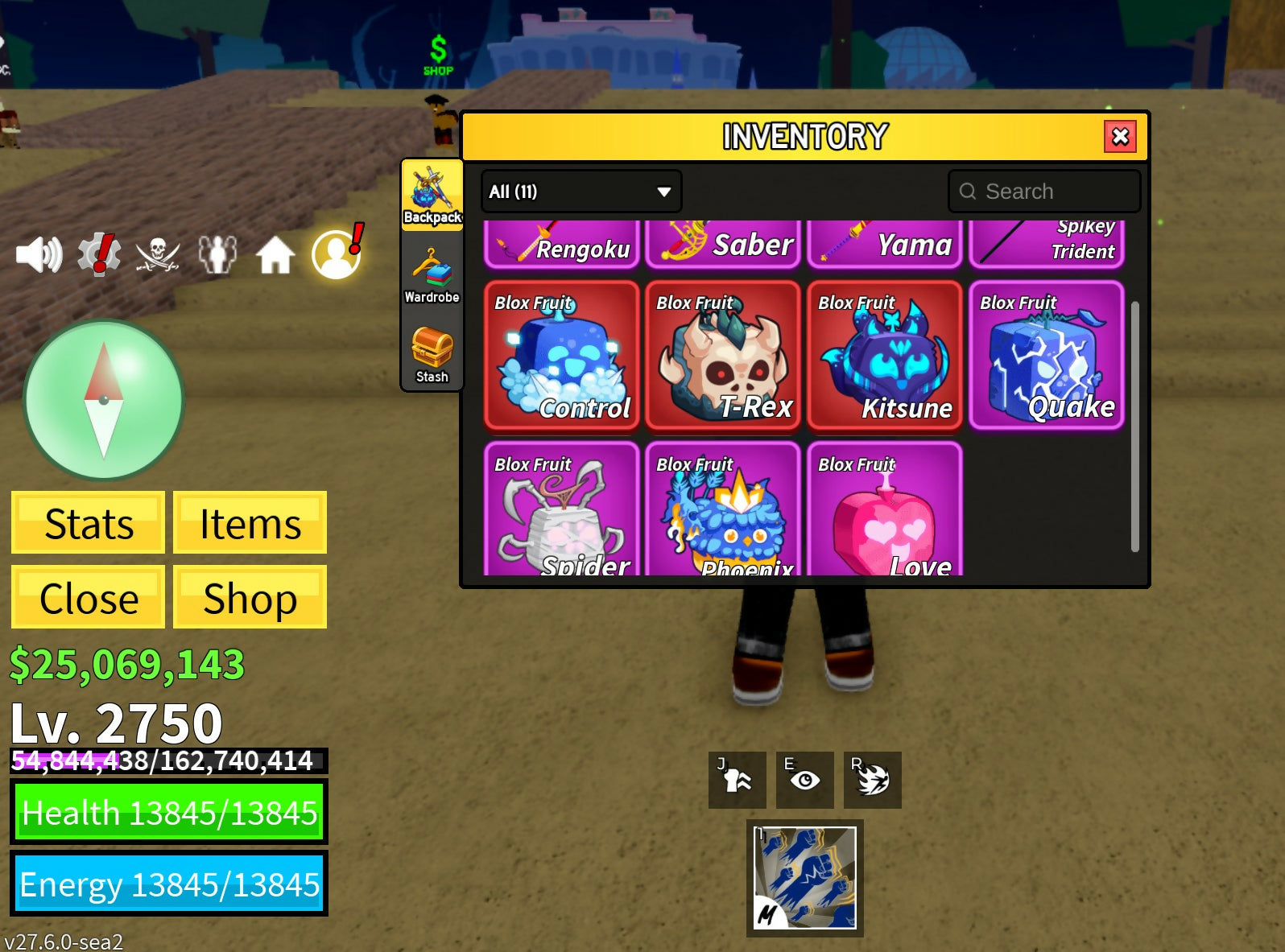Click the home icon
The width and height of the screenshot is (1285, 952).
pyautogui.click(x=275, y=256)
